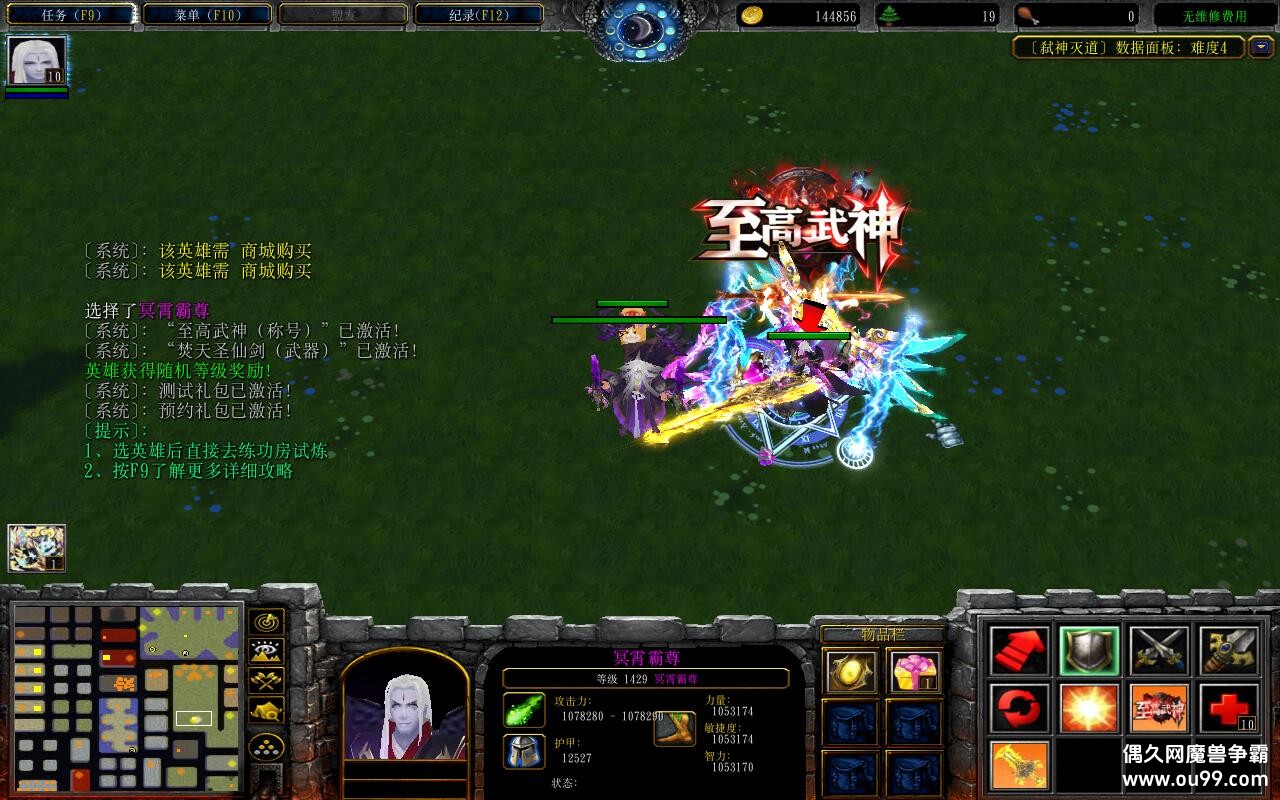
Task: Expand the group formation menu button
Action: 265,745
